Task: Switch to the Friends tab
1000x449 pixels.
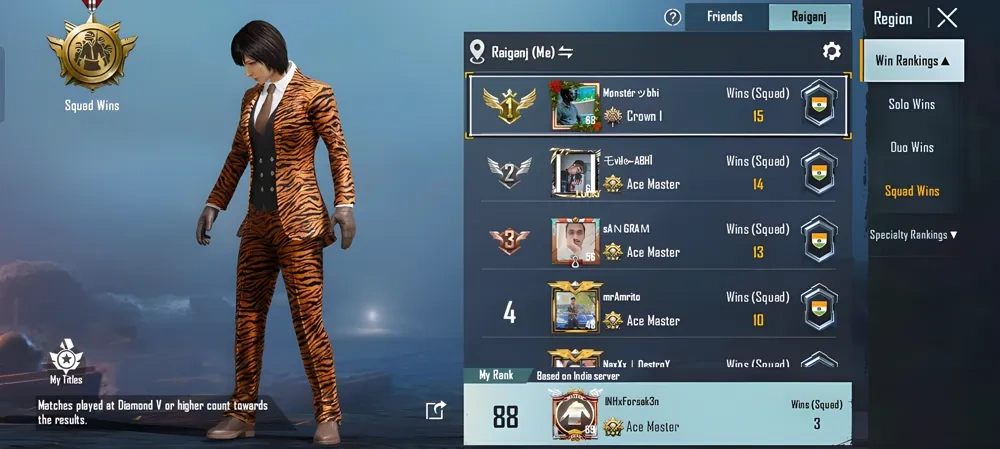Action: [x=725, y=17]
